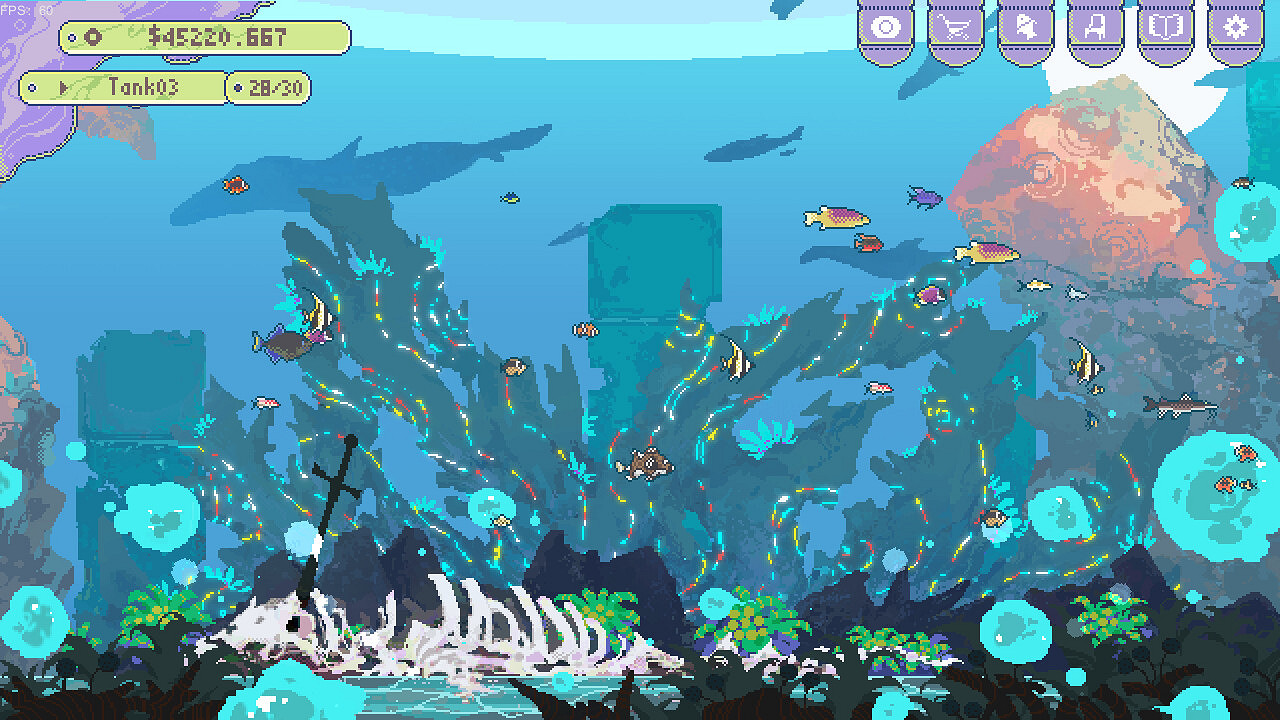Click the dot icon on the 28/30 badge
Image resolution: width=1280 pixels, height=720 pixels.
click(x=240, y=87)
